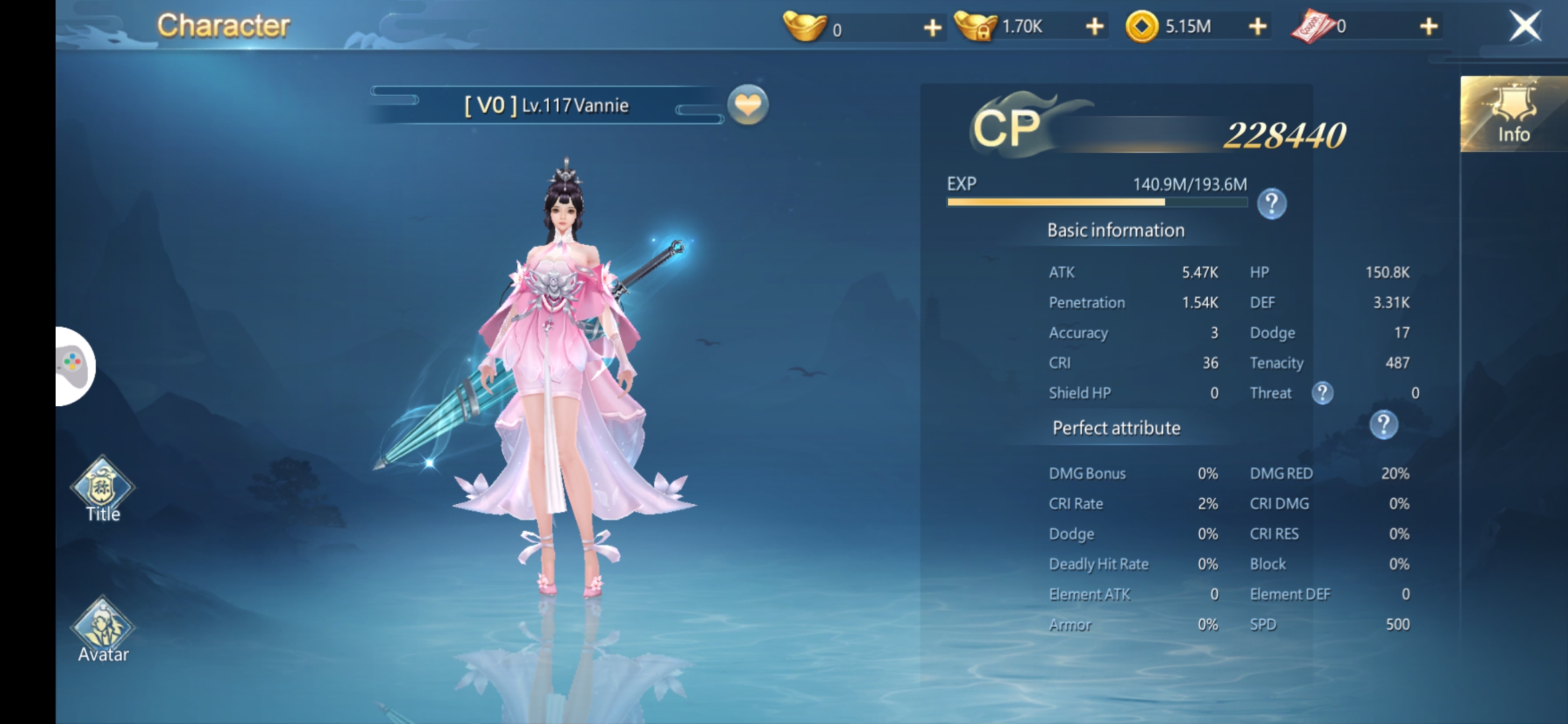Show help for Perfect attribute section
The height and width of the screenshot is (724, 1568).
pos(1384,425)
